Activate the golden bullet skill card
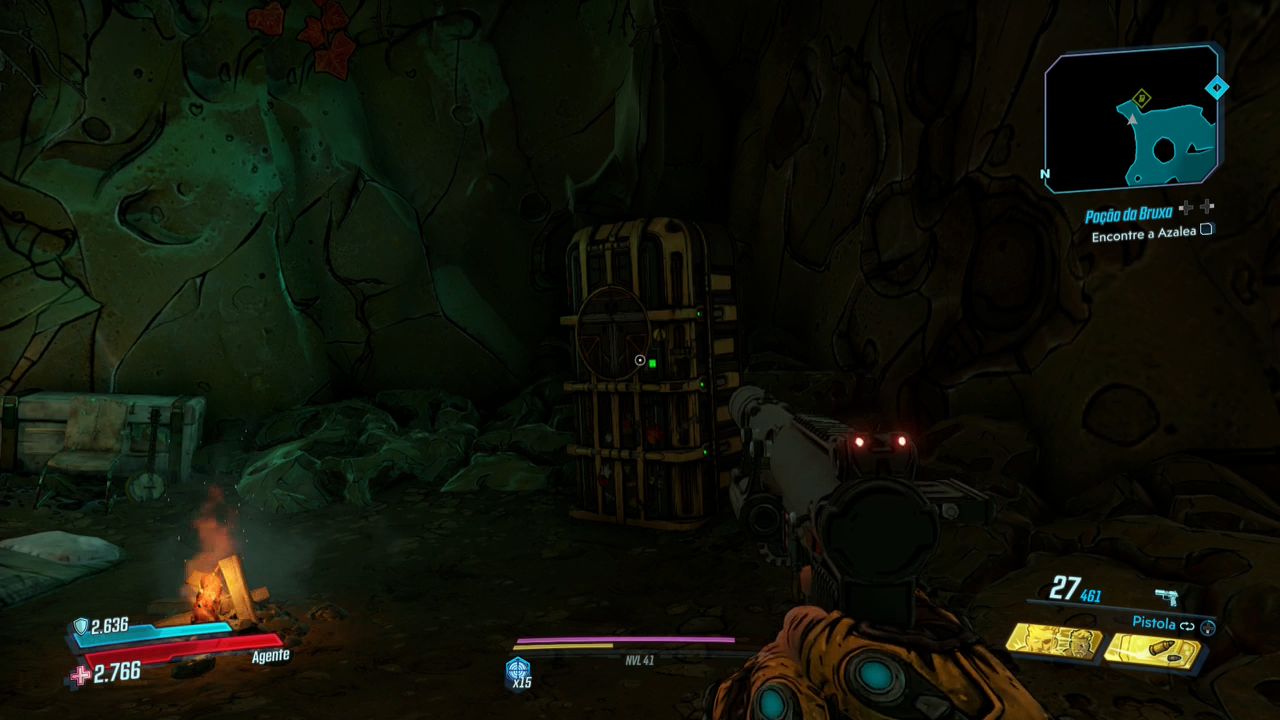1280x720 pixels. (1152, 650)
